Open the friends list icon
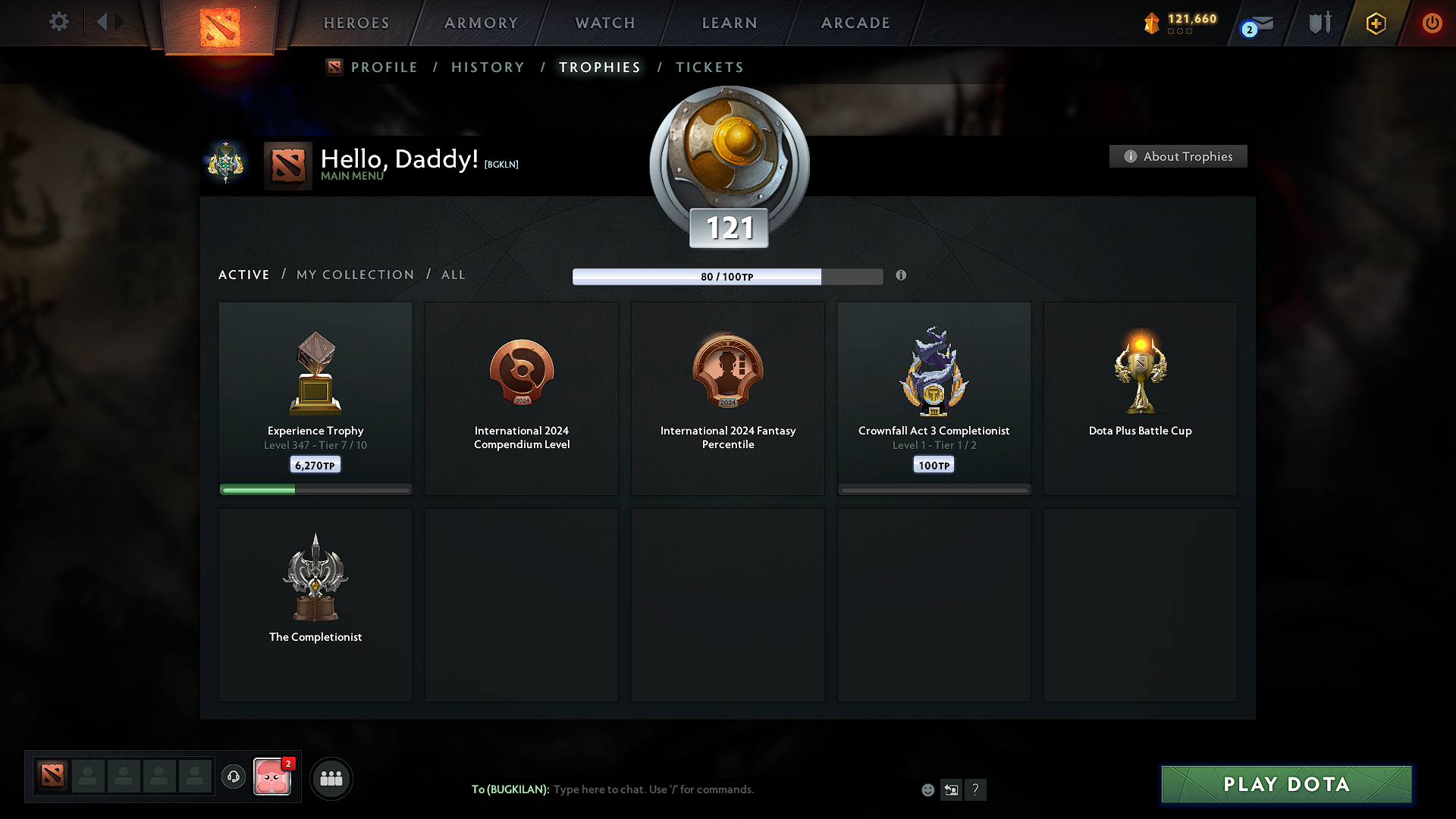1456x819 pixels. pos(331,778)
